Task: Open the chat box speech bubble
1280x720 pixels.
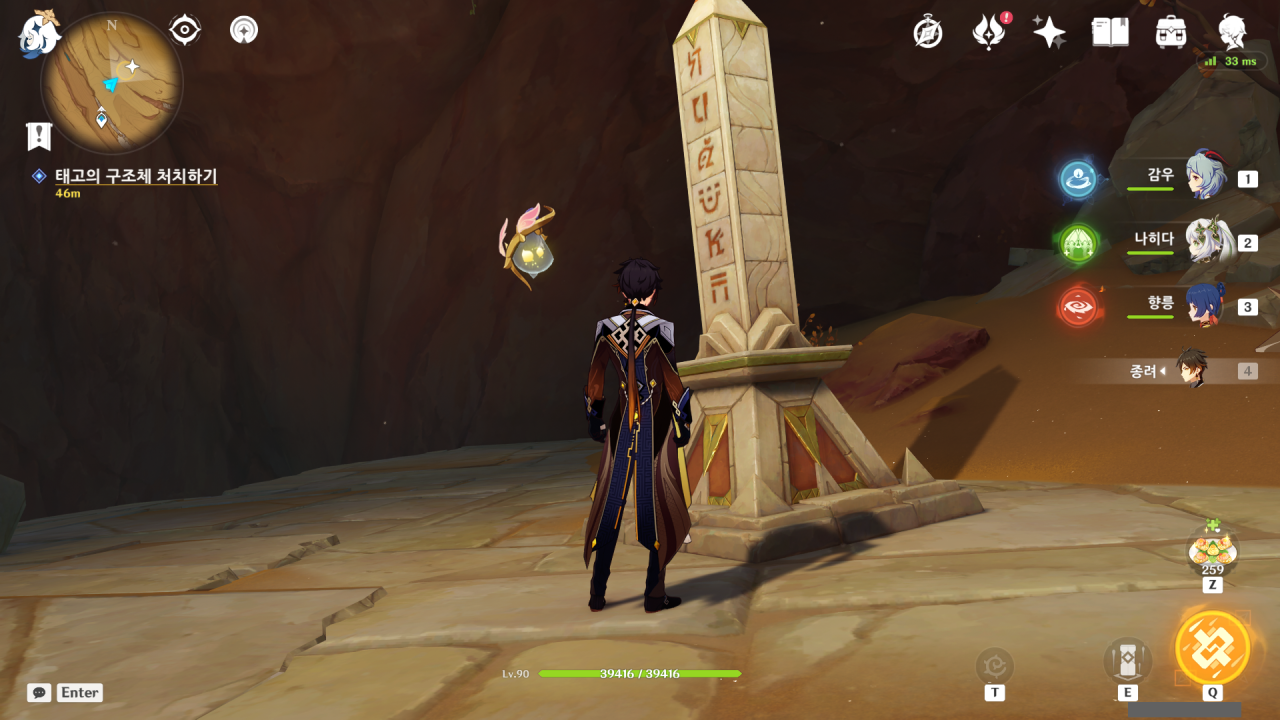Action: click(39, 692)
